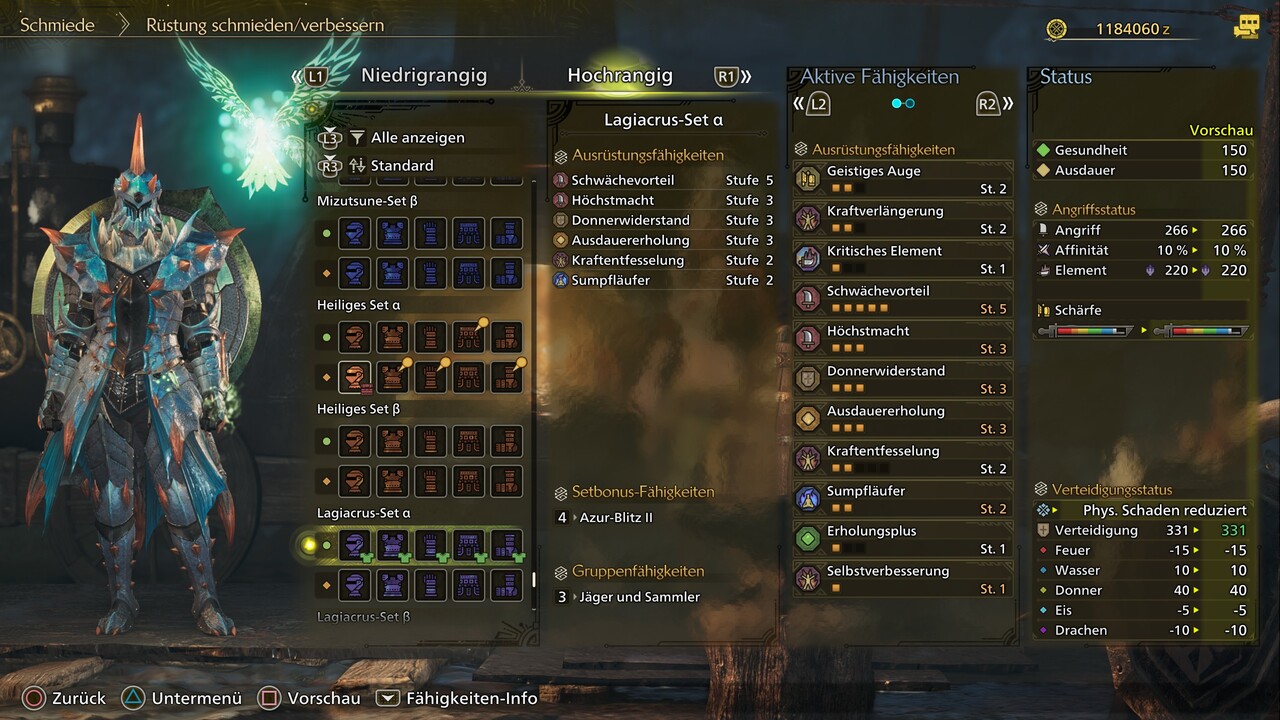Choose the Kraftverlängerung skill entry

coord(903,220)
